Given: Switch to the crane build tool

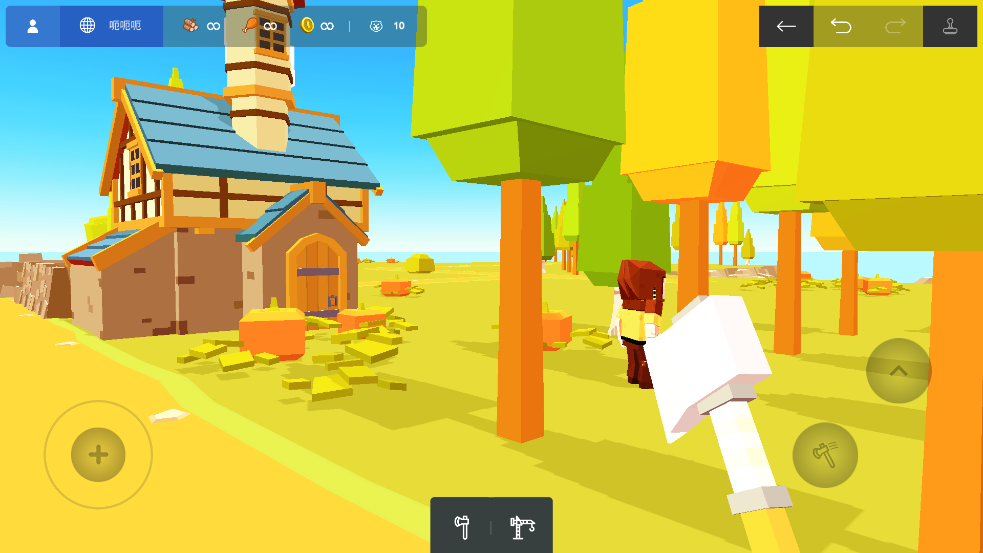Looking at the screenshot, I should pos(521,525).
